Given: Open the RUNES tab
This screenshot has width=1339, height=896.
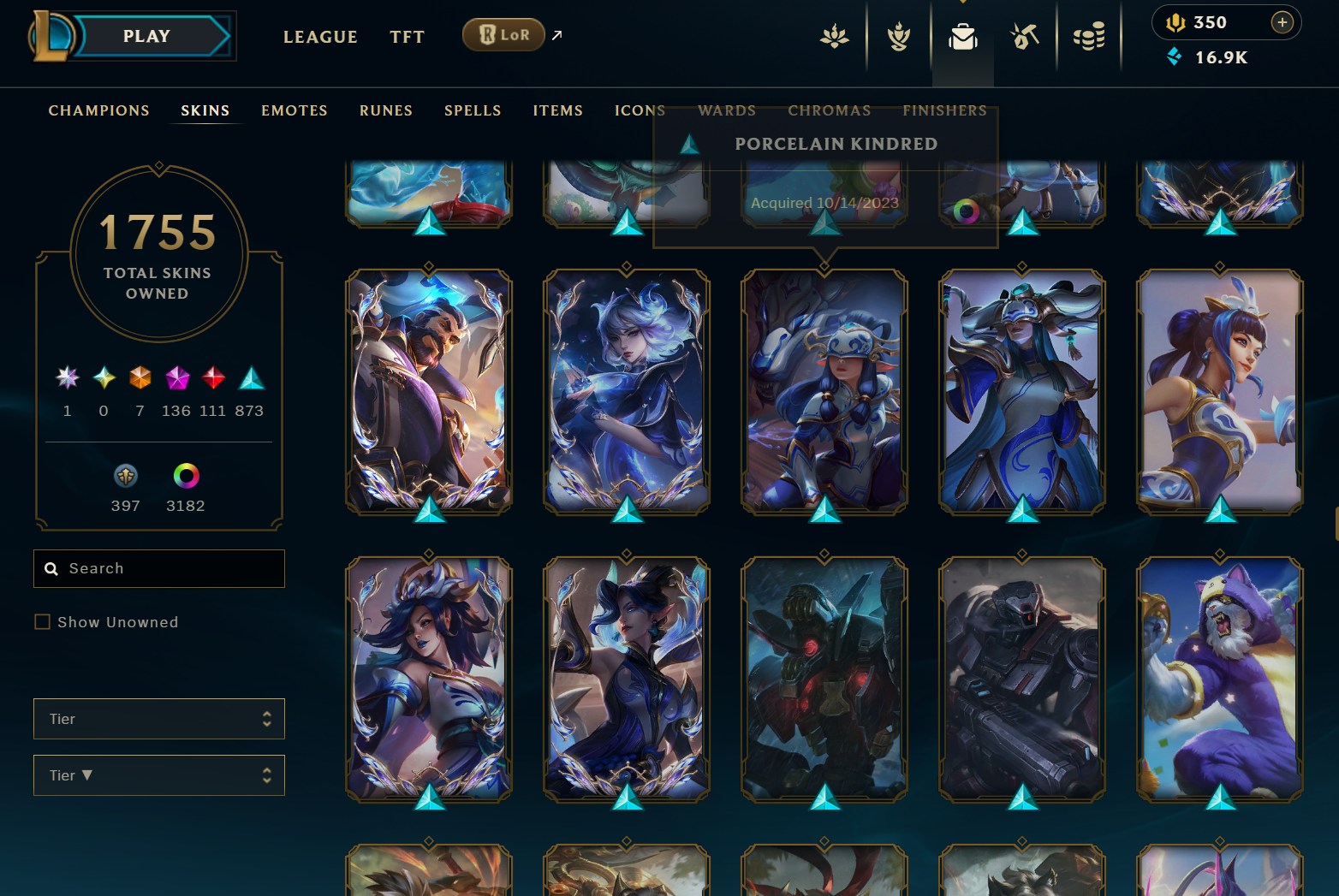Looking at the screenshot, I should (386, 110).
